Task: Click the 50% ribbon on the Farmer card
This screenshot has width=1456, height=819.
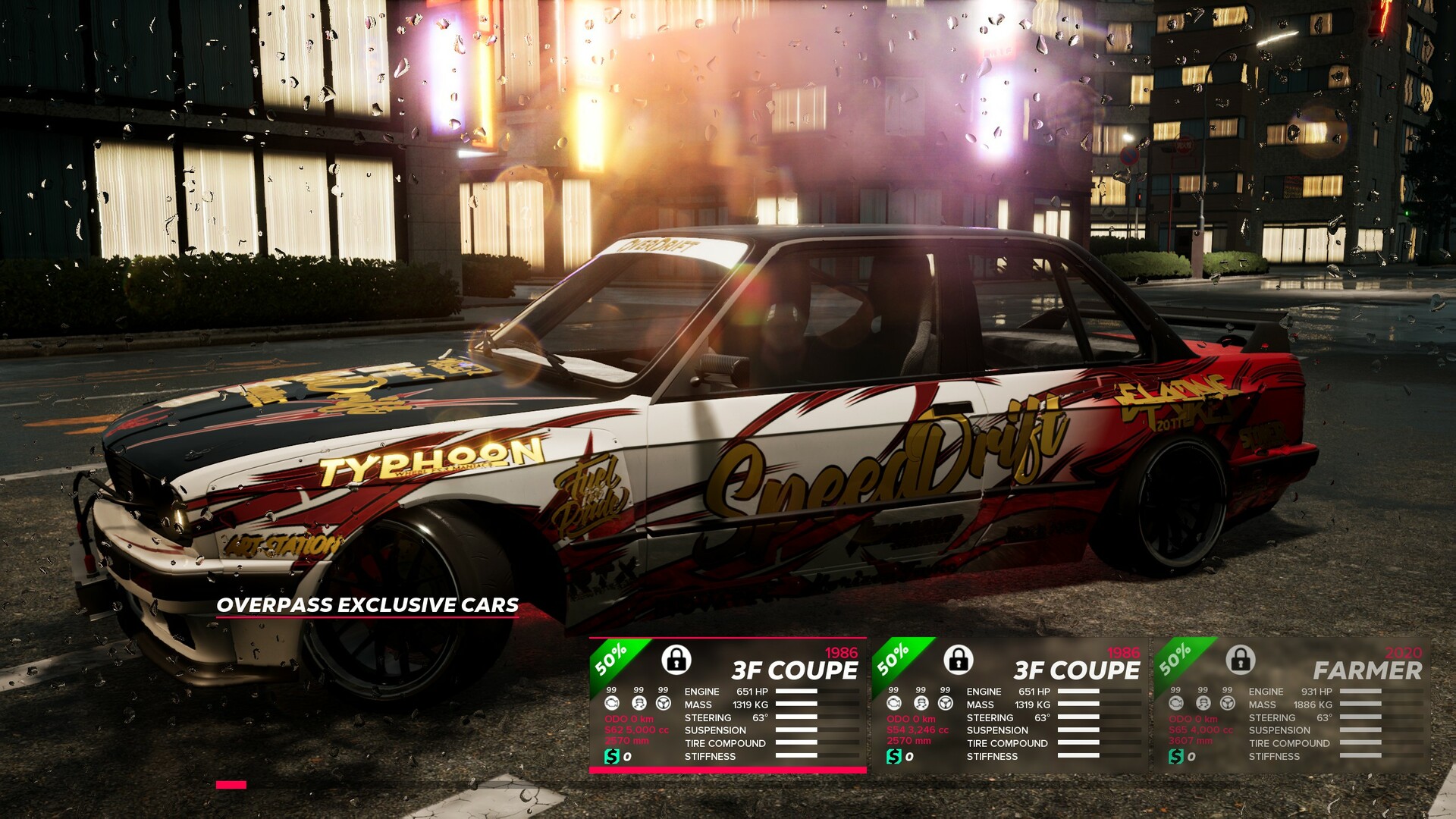Action: pyautogui.click(x=1175, y=658)
